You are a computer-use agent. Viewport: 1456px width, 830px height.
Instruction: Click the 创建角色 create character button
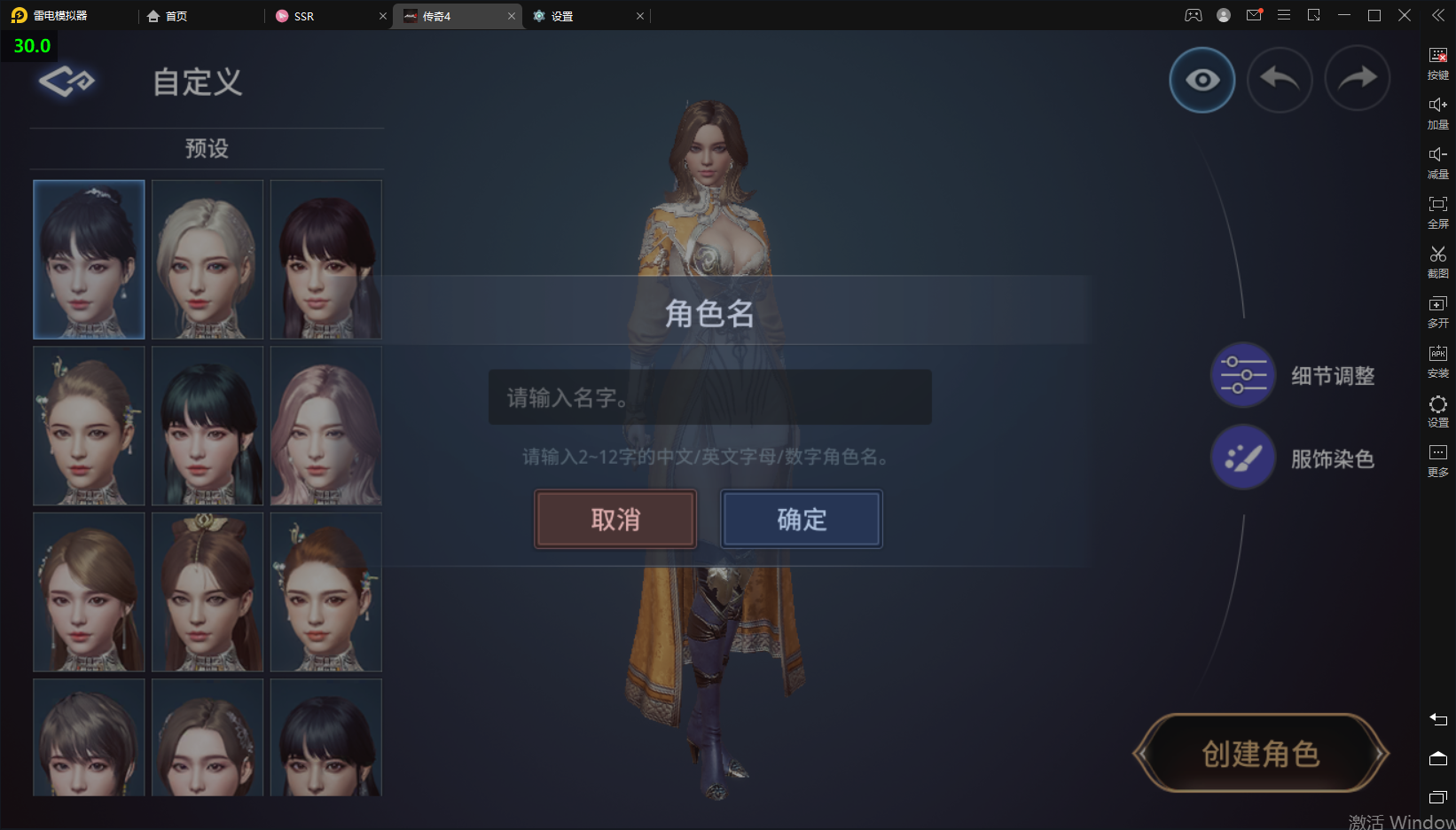(1260, 754)
